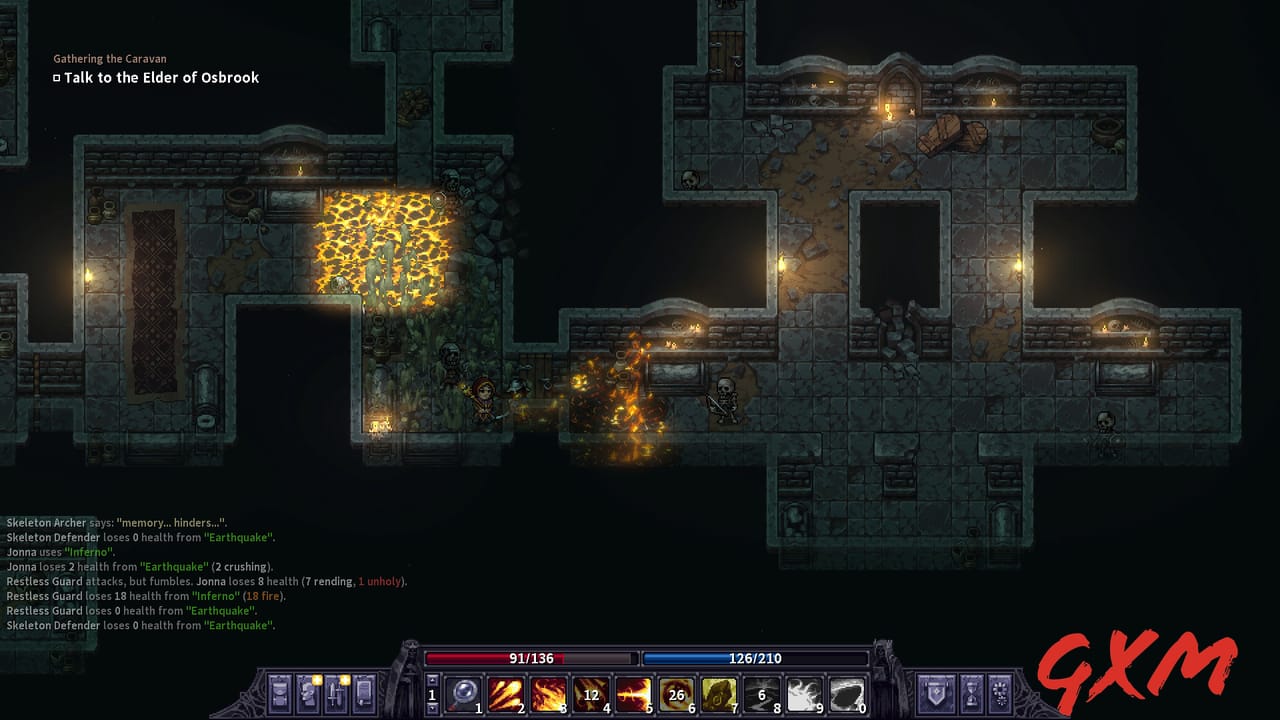Click the up arrow to switch hotbar page

433,681
